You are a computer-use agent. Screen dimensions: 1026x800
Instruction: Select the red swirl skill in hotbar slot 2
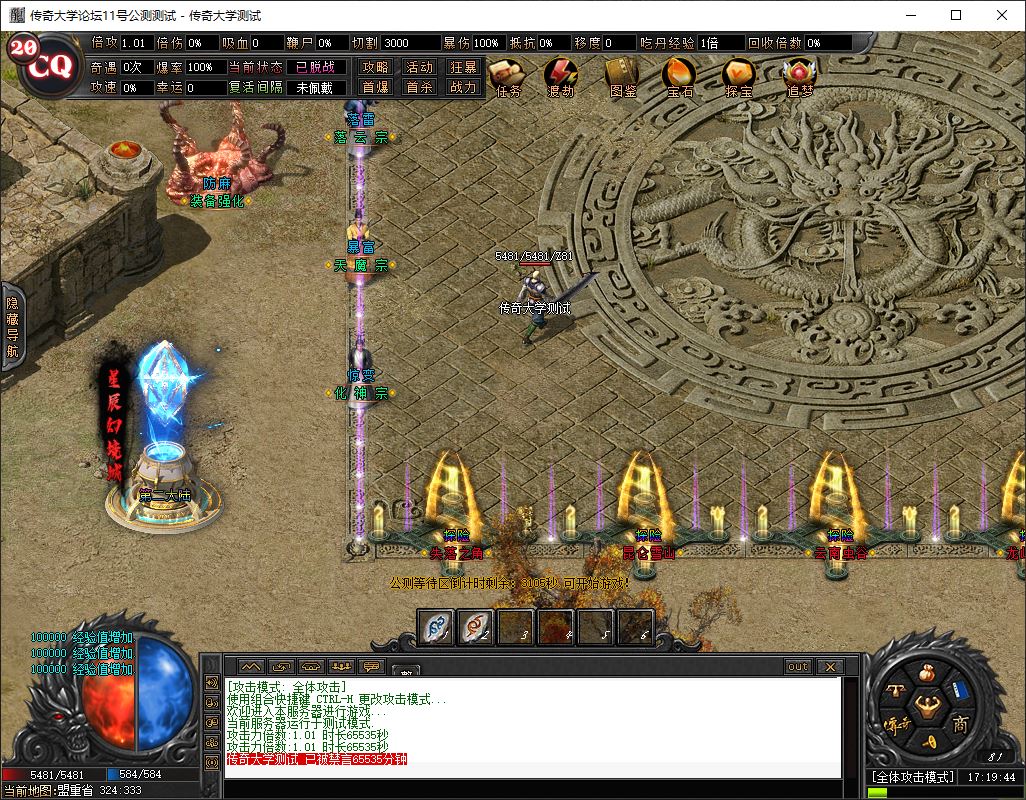[476, 628]
